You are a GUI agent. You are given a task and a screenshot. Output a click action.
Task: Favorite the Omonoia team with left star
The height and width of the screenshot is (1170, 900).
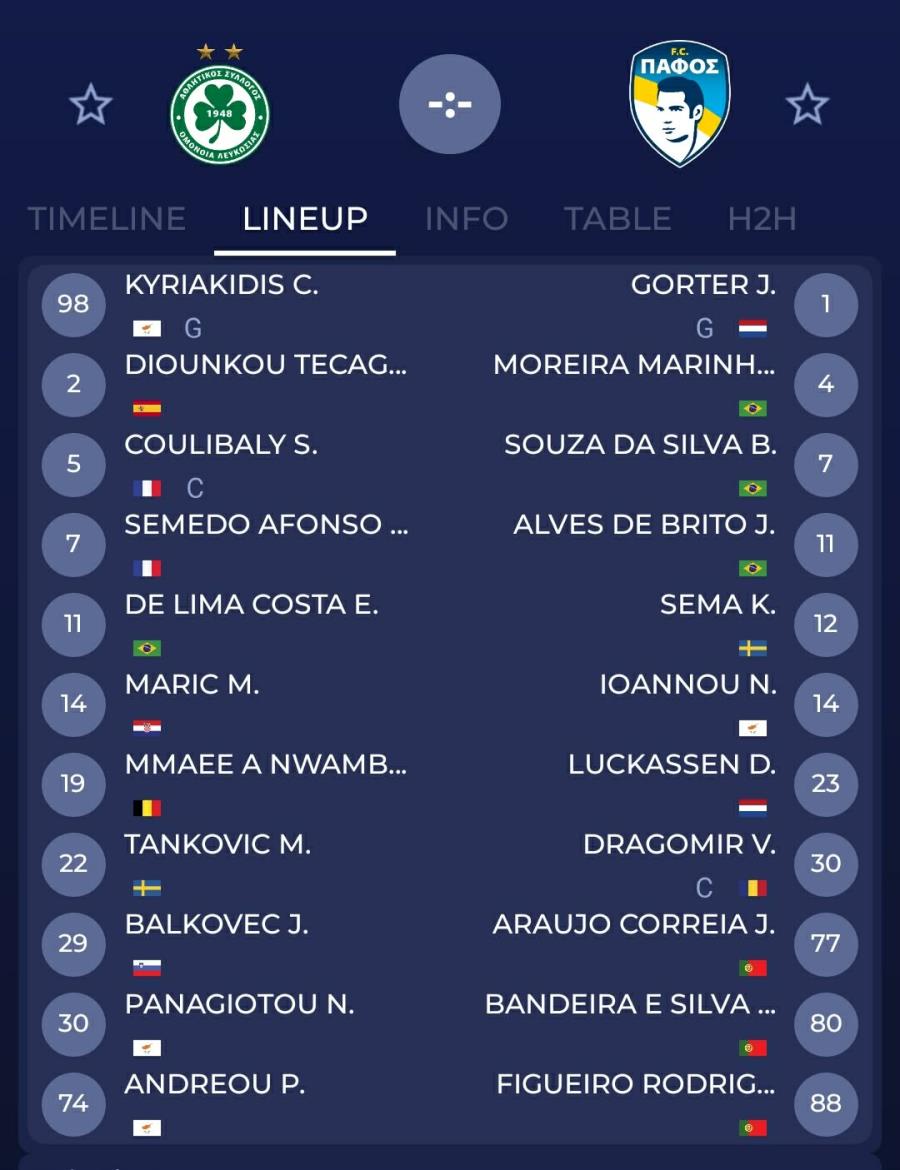point(90,104)
